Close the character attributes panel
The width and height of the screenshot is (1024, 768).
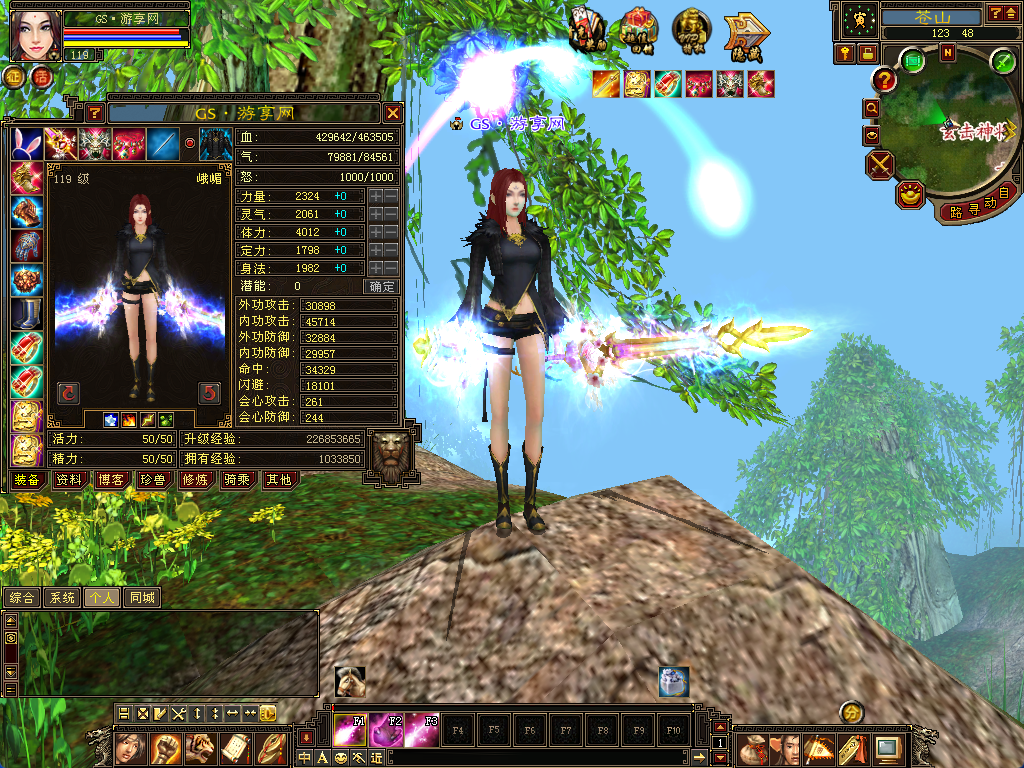tap(393, 113)
